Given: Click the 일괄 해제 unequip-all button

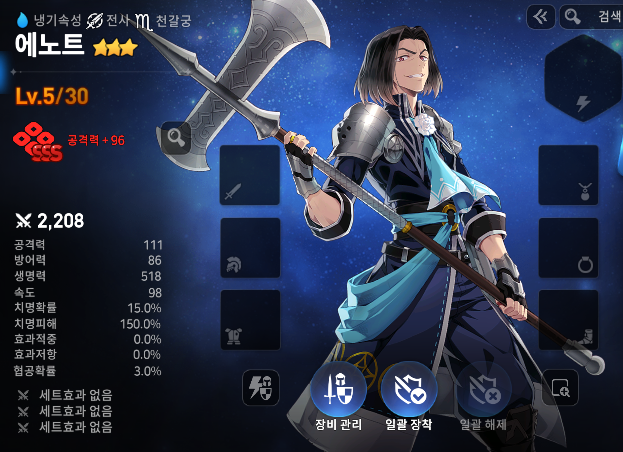Looking at the screenshot, I should coord(484,390).
